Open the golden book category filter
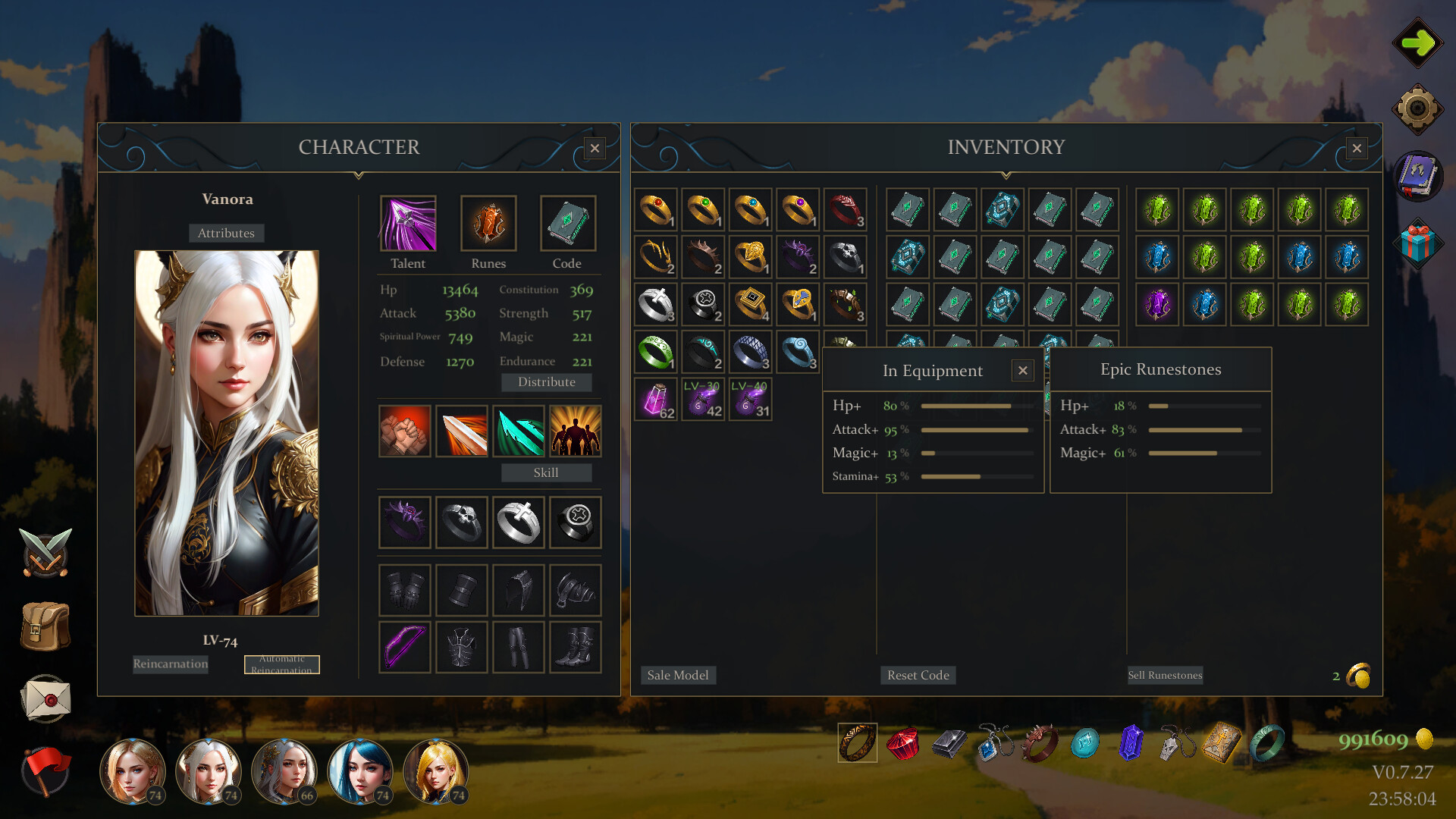 1221,743
